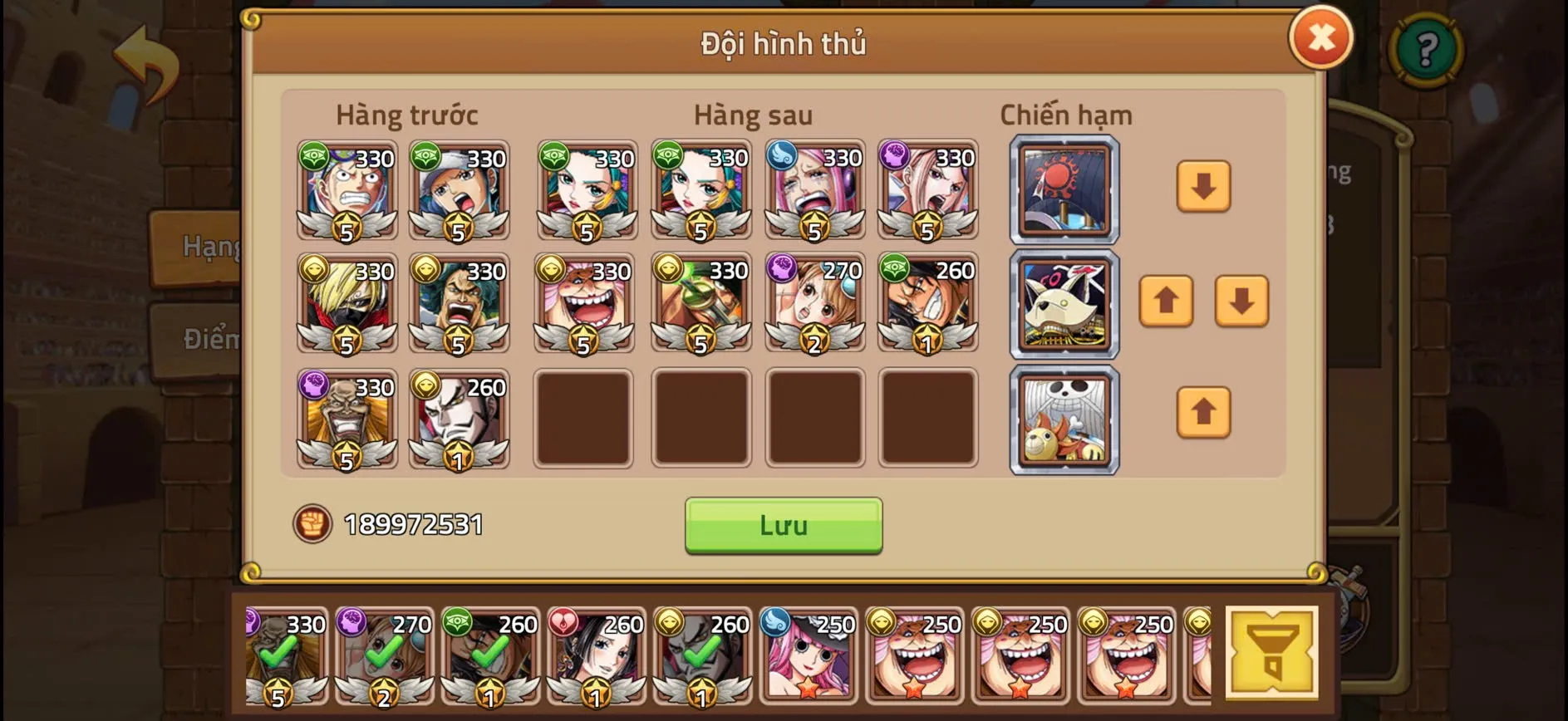Switch to the Hạng tab
The image size is (1568, 721).
coord(205,245)
